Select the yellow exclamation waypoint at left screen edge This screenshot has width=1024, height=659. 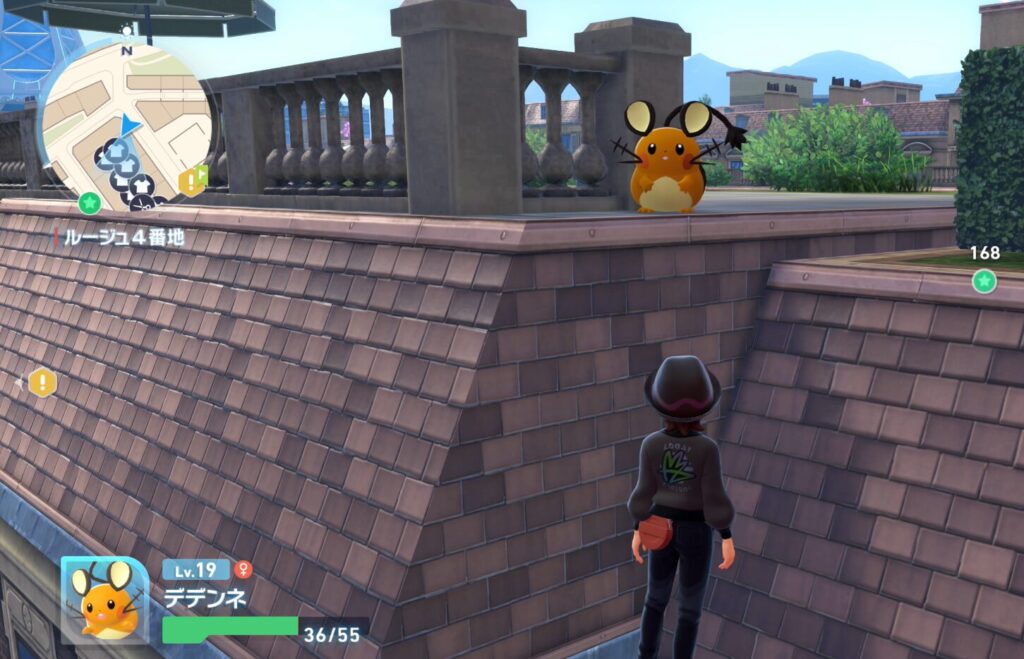click(x=42, y=382)
